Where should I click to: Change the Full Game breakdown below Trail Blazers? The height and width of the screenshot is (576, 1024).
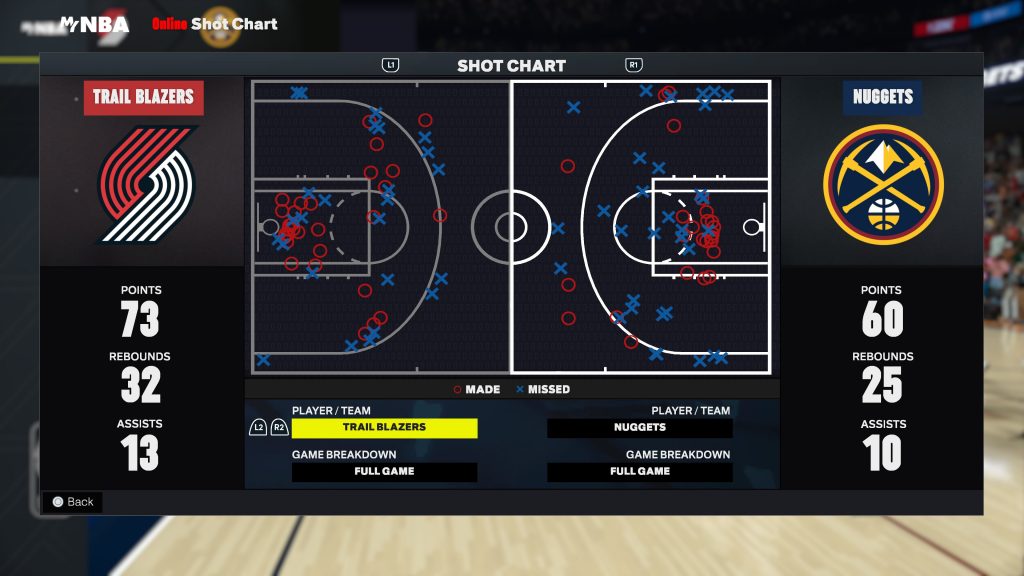[x=384, y=471]
